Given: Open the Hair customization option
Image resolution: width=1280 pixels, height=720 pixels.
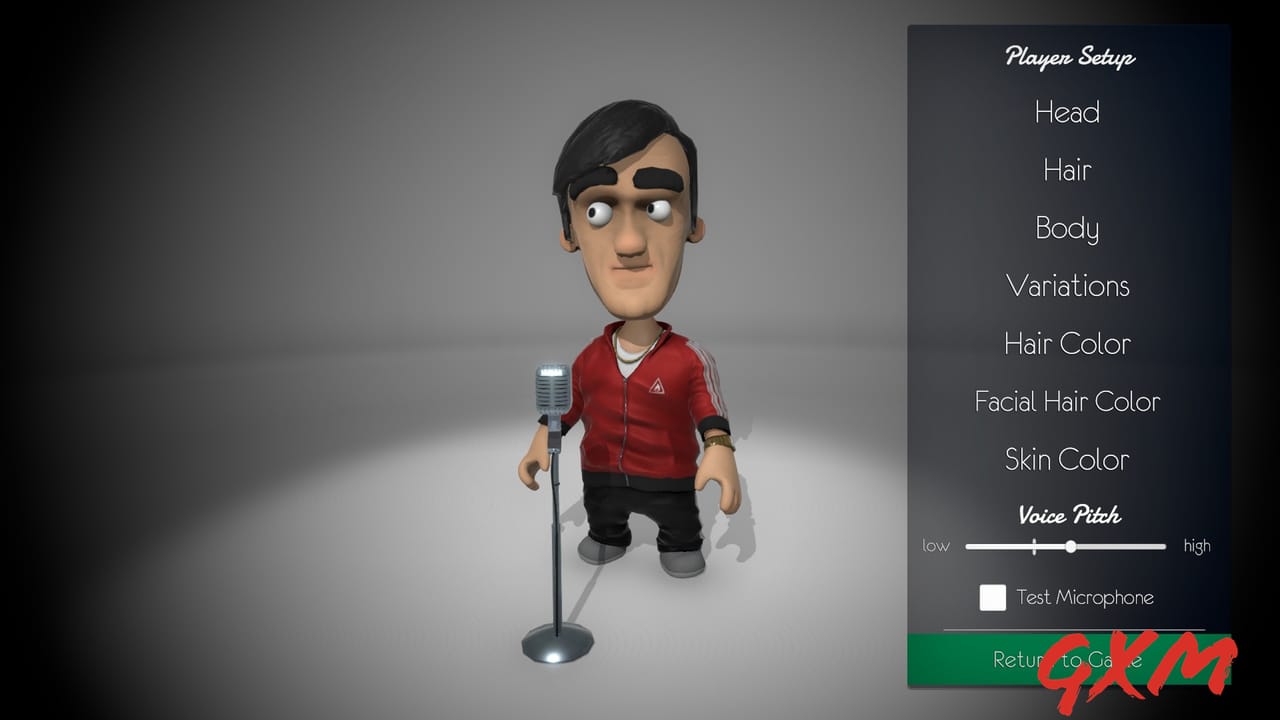Looking at the screenshot, I should pos(1067,170).
